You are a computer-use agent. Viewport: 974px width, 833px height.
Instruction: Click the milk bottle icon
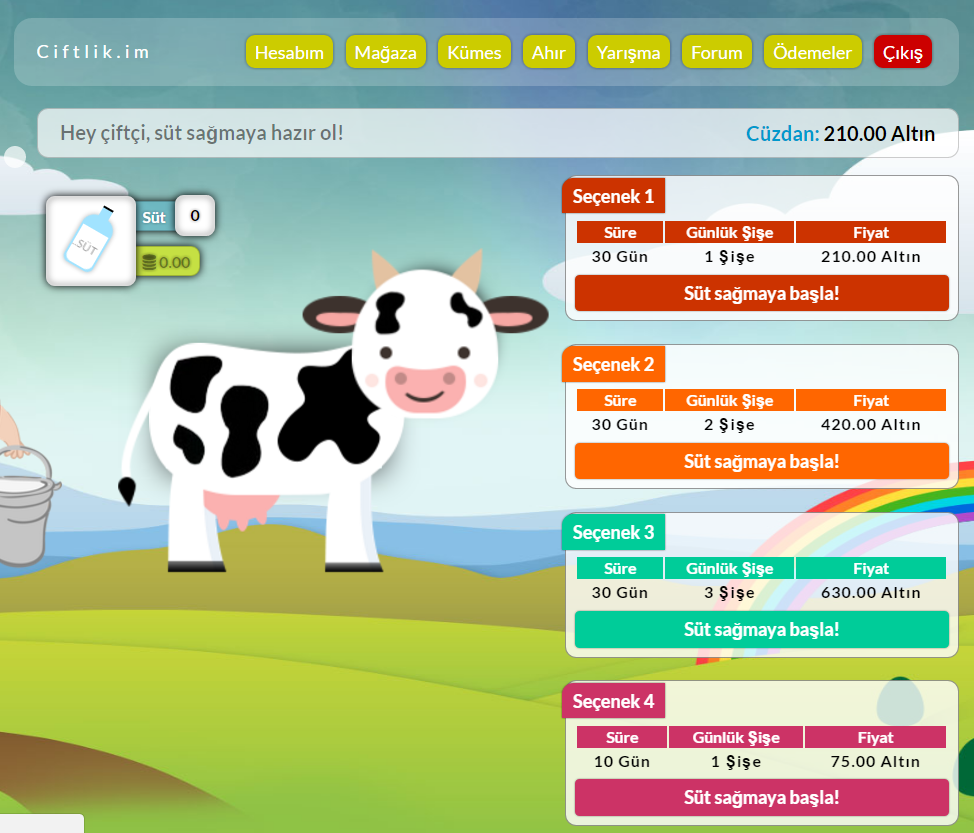click(91, 240)
